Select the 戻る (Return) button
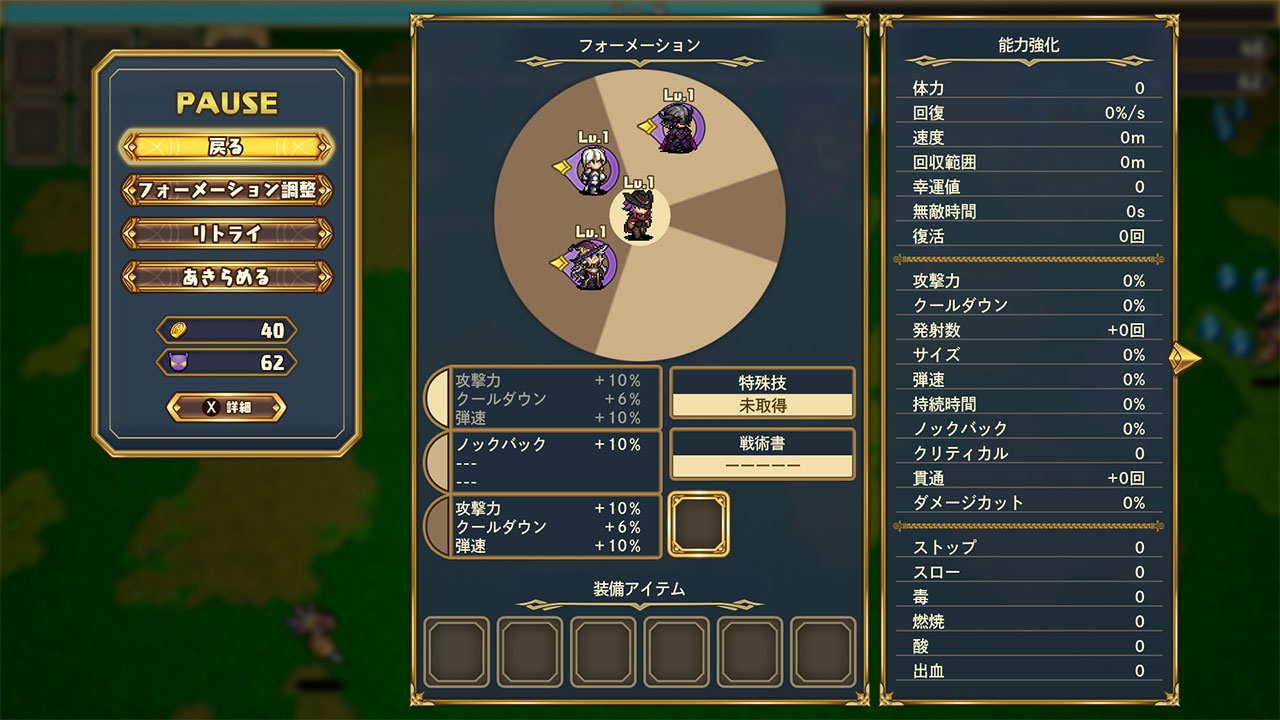The image size is (1280, 720). click(x=226, y=147)
